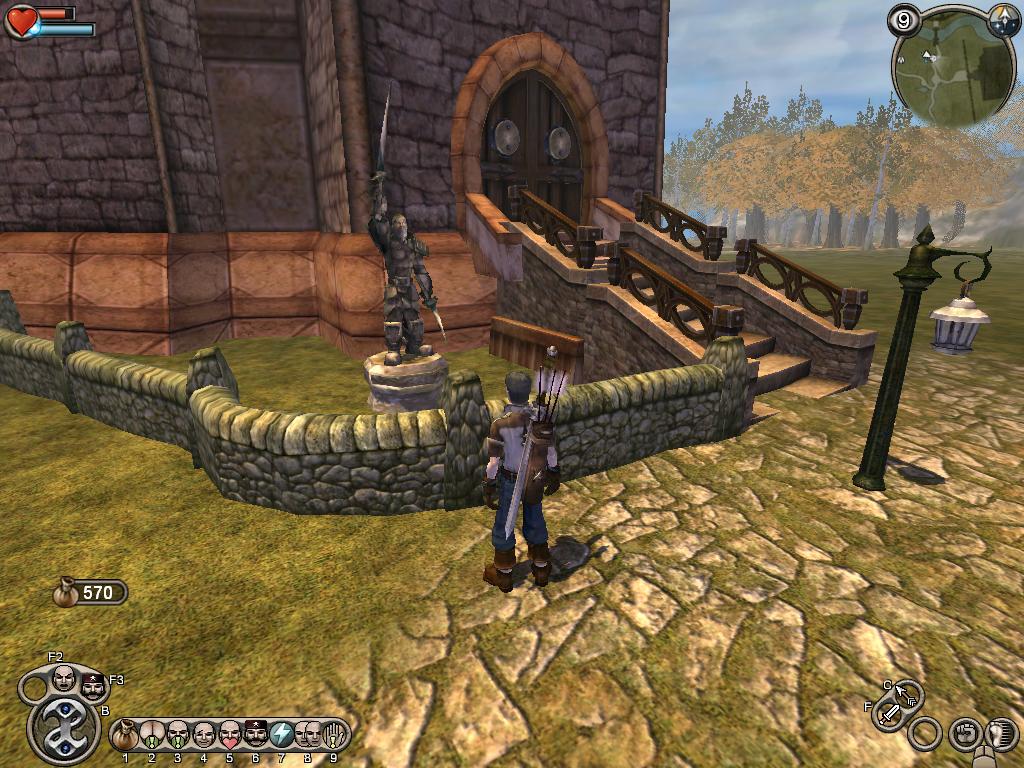
Task: Select the pirate face by F3
Action: click(93, 687)
